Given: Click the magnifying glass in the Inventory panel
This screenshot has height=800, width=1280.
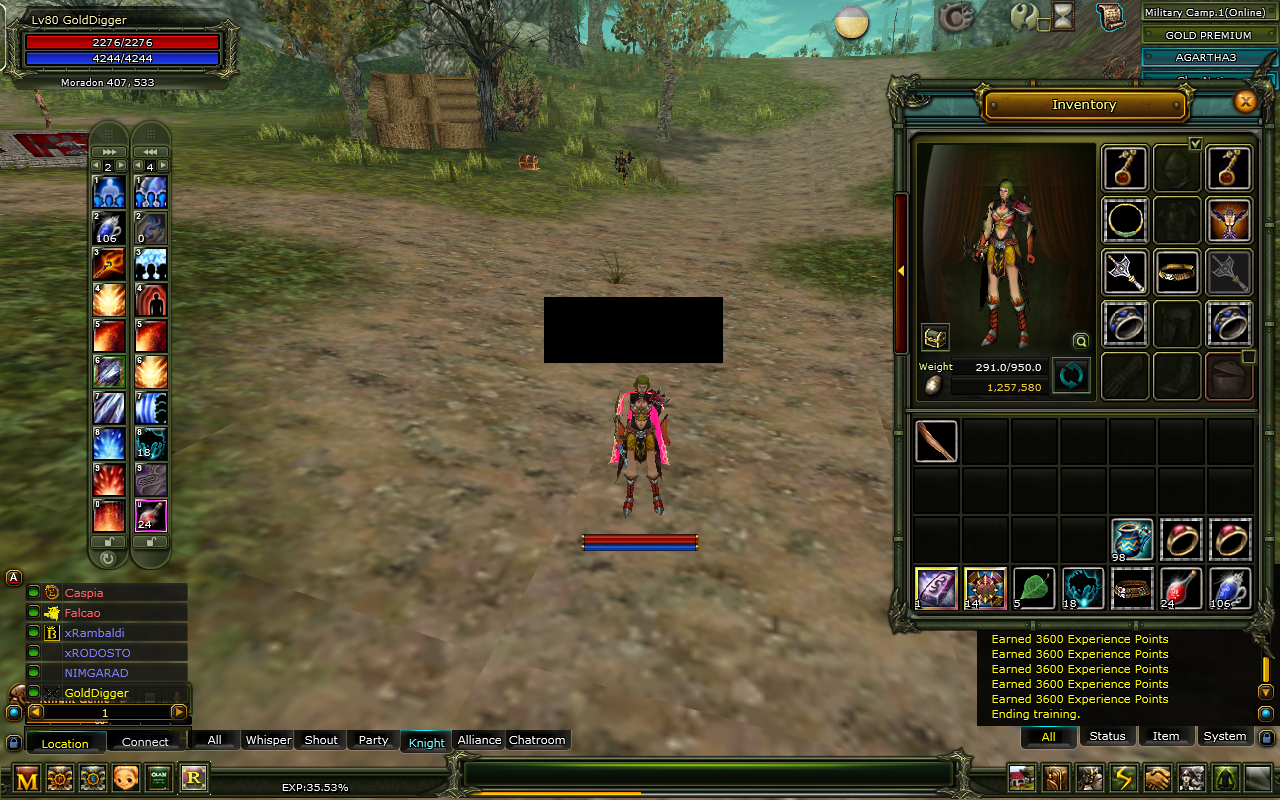Looking at the screenshot, I should 1080,341.
